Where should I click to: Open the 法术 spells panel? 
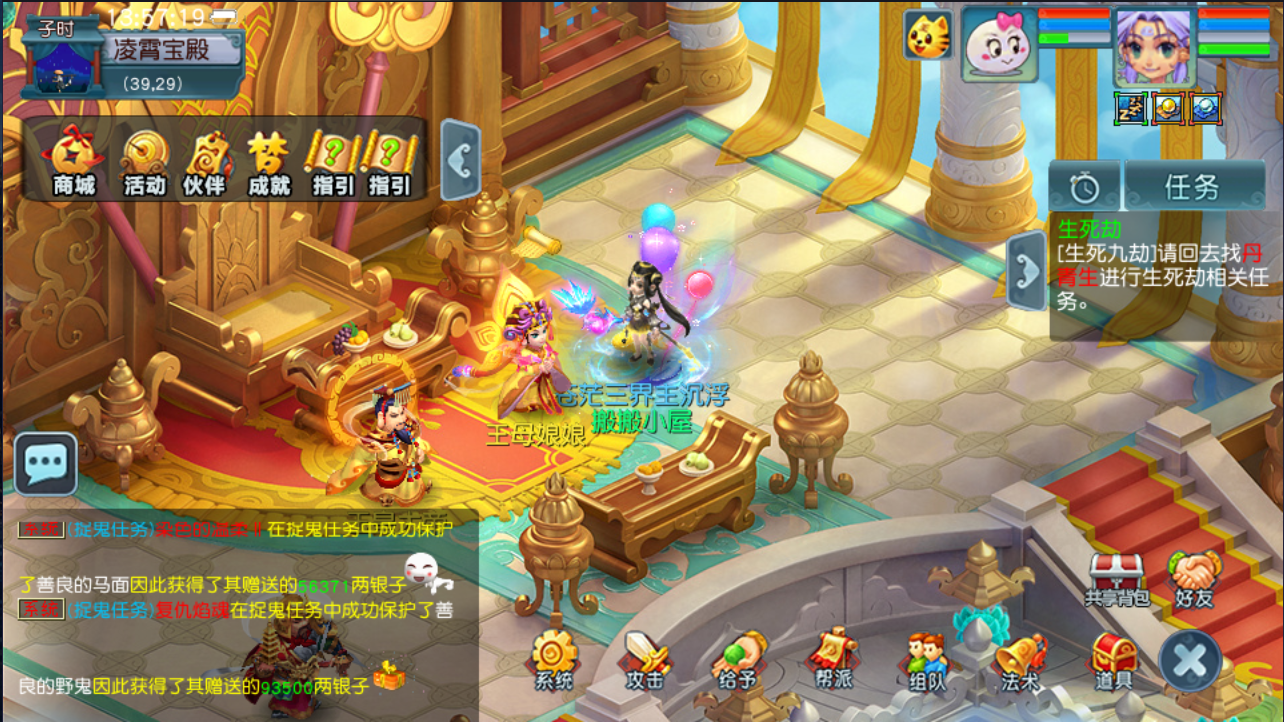pos(1019,660)
